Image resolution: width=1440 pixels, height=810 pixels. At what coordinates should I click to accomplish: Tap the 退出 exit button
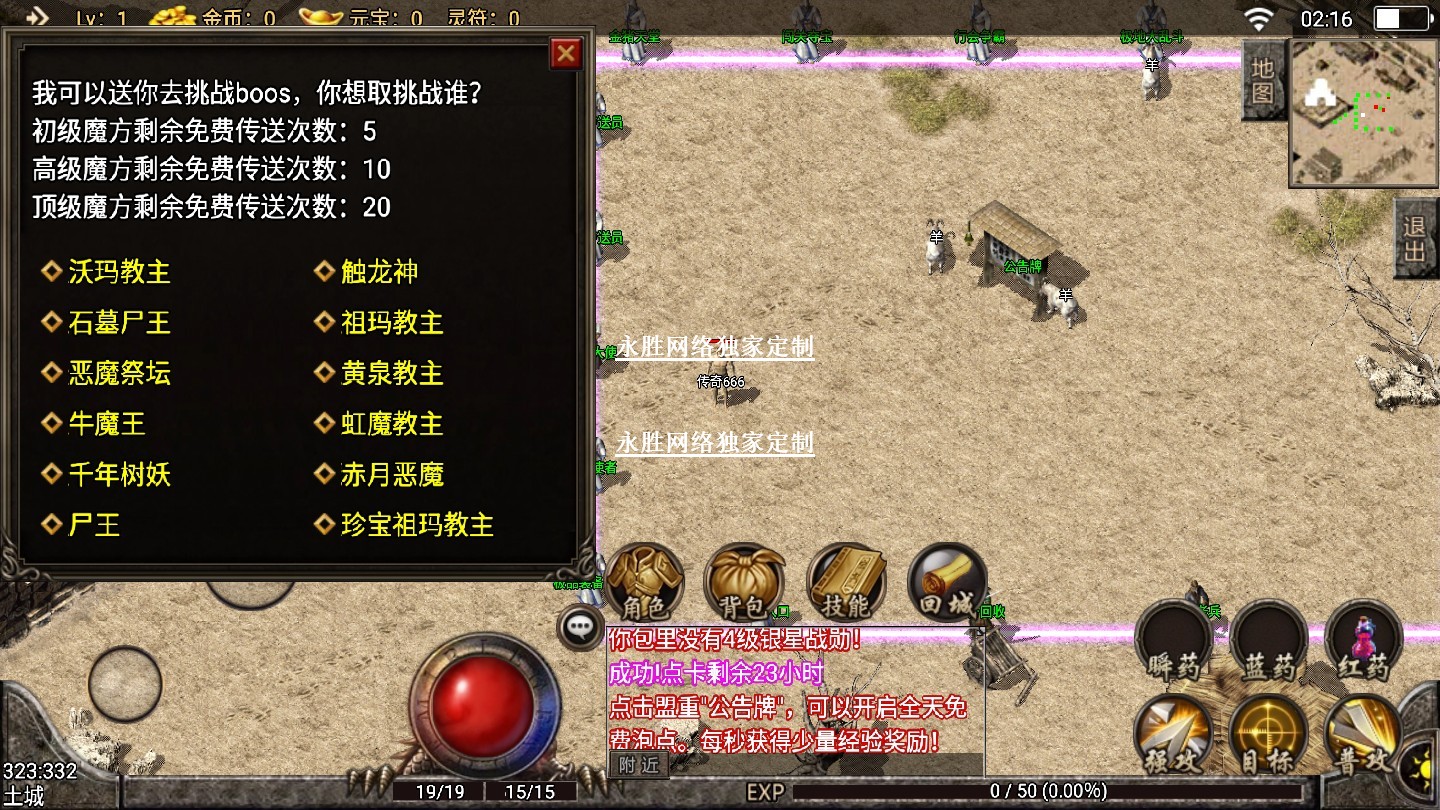coord(1415,238)
